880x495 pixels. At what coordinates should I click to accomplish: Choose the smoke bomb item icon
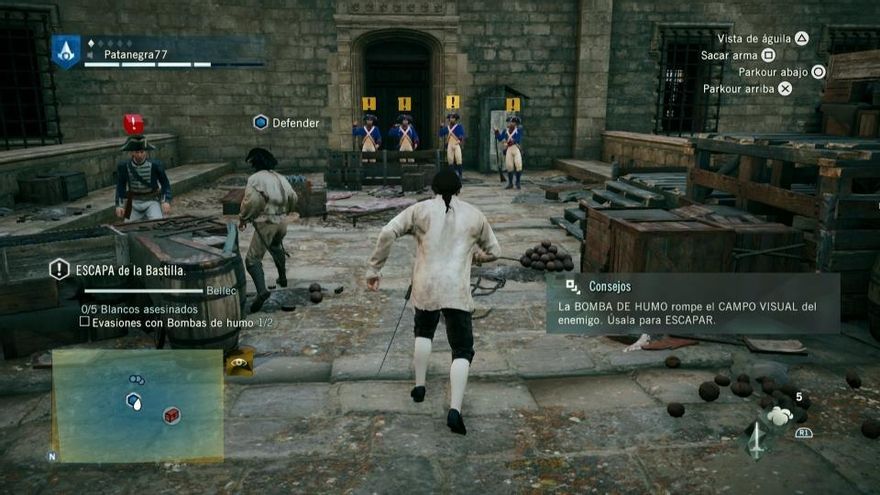[x=780, y=414]
